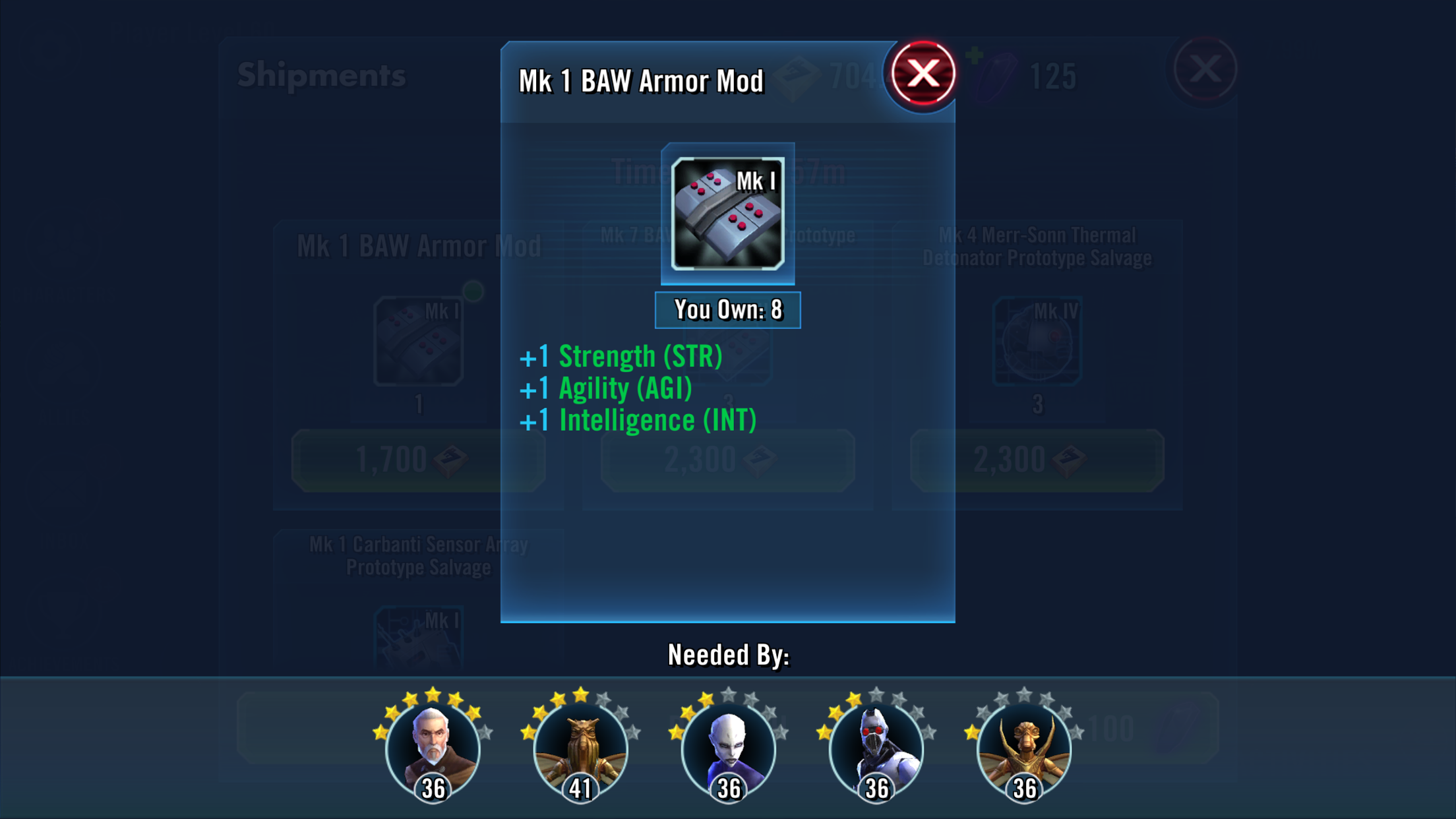
Task: Pick the one-star winged Geonosian Soldier portrait
Action: [x=1023, y=750]
